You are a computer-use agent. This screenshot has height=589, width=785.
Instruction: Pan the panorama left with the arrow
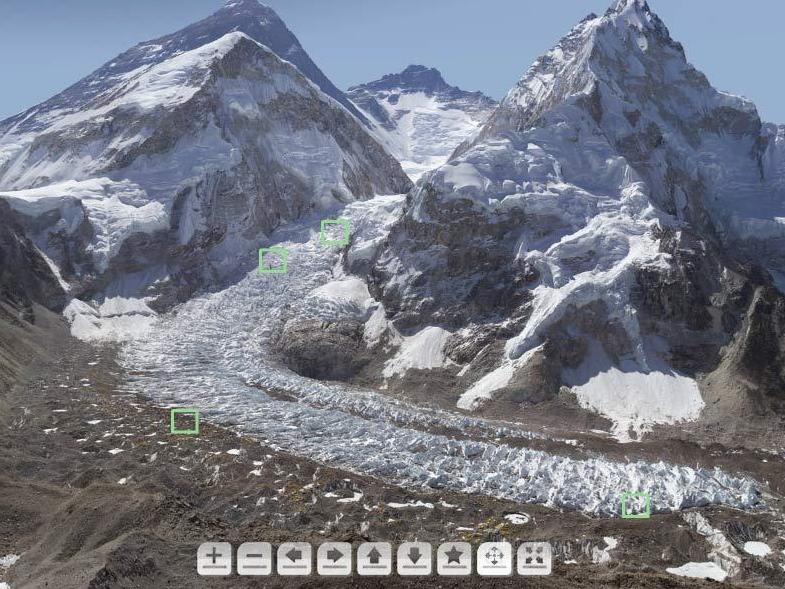(294, 558)
